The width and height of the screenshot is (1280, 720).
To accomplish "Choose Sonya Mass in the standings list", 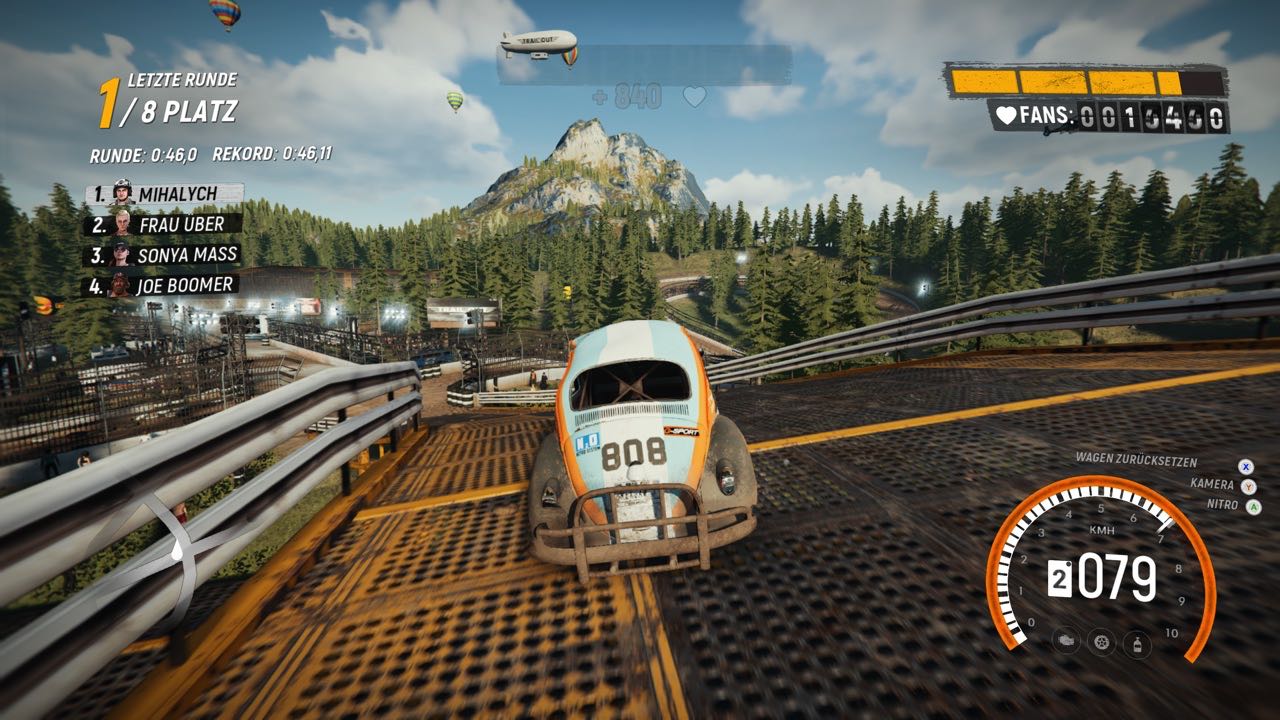I will click(x=163, y=255).
